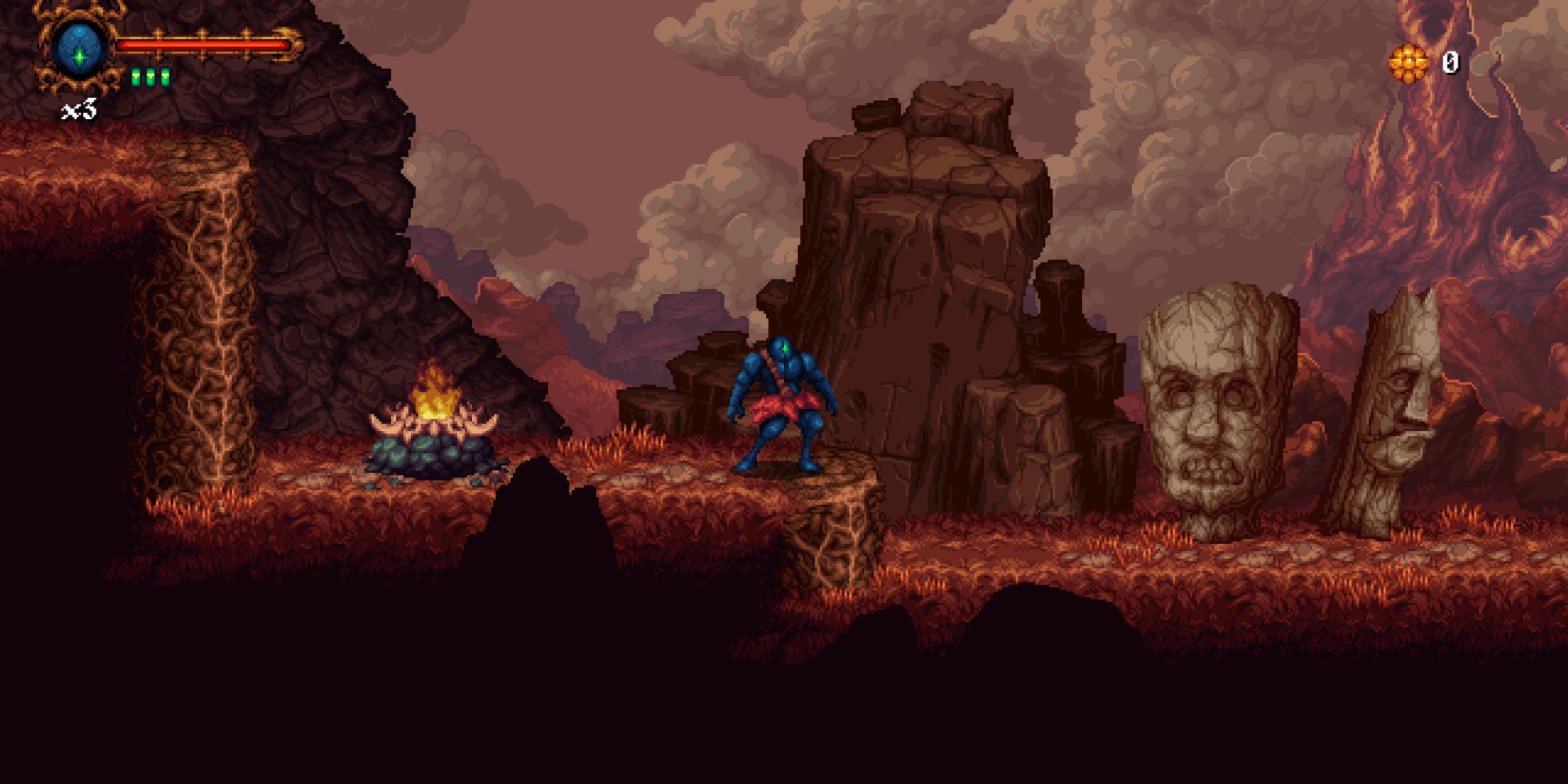The image size is (1568, 784).
Task: Select the x3 lives counter
Action: pyautogui.click(x=81, y=110)
